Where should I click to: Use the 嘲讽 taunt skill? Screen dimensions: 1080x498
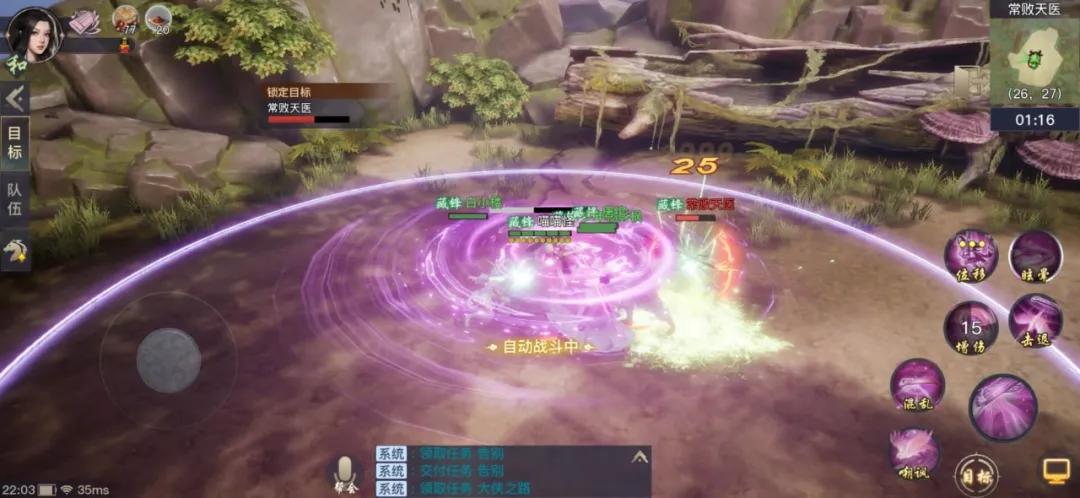(x=913, y=452)
